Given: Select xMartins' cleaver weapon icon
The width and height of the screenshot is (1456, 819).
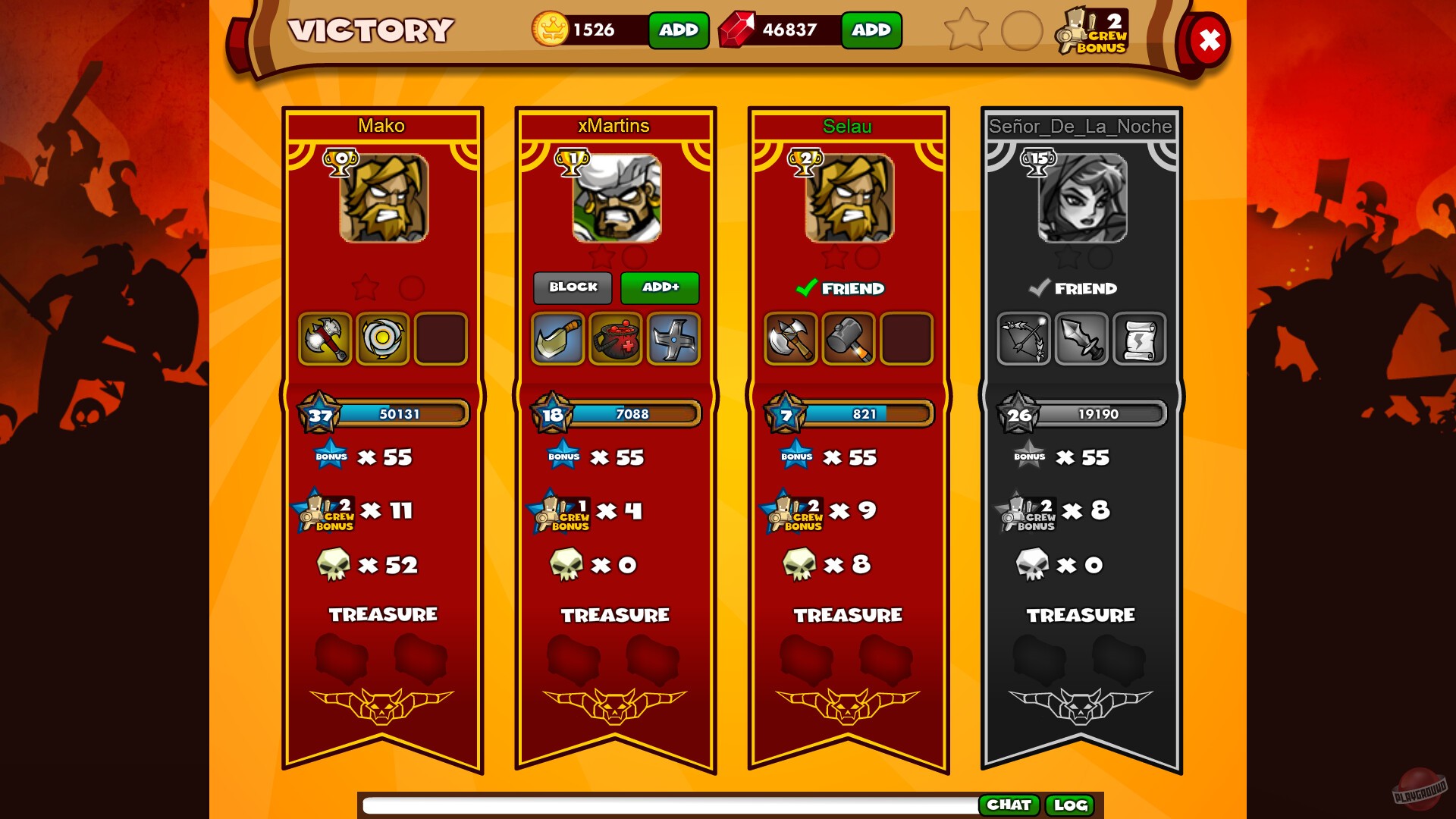Looking at the screenshot, I should 558,339.
